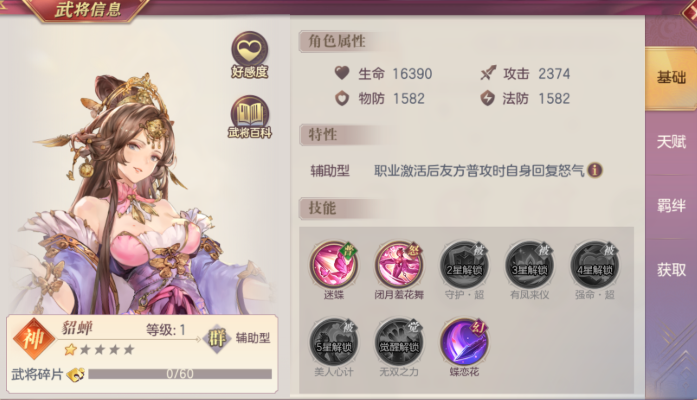697x400 pixels.
Task: View the locked 强命·貂 skill
Action: coord(594,264)
